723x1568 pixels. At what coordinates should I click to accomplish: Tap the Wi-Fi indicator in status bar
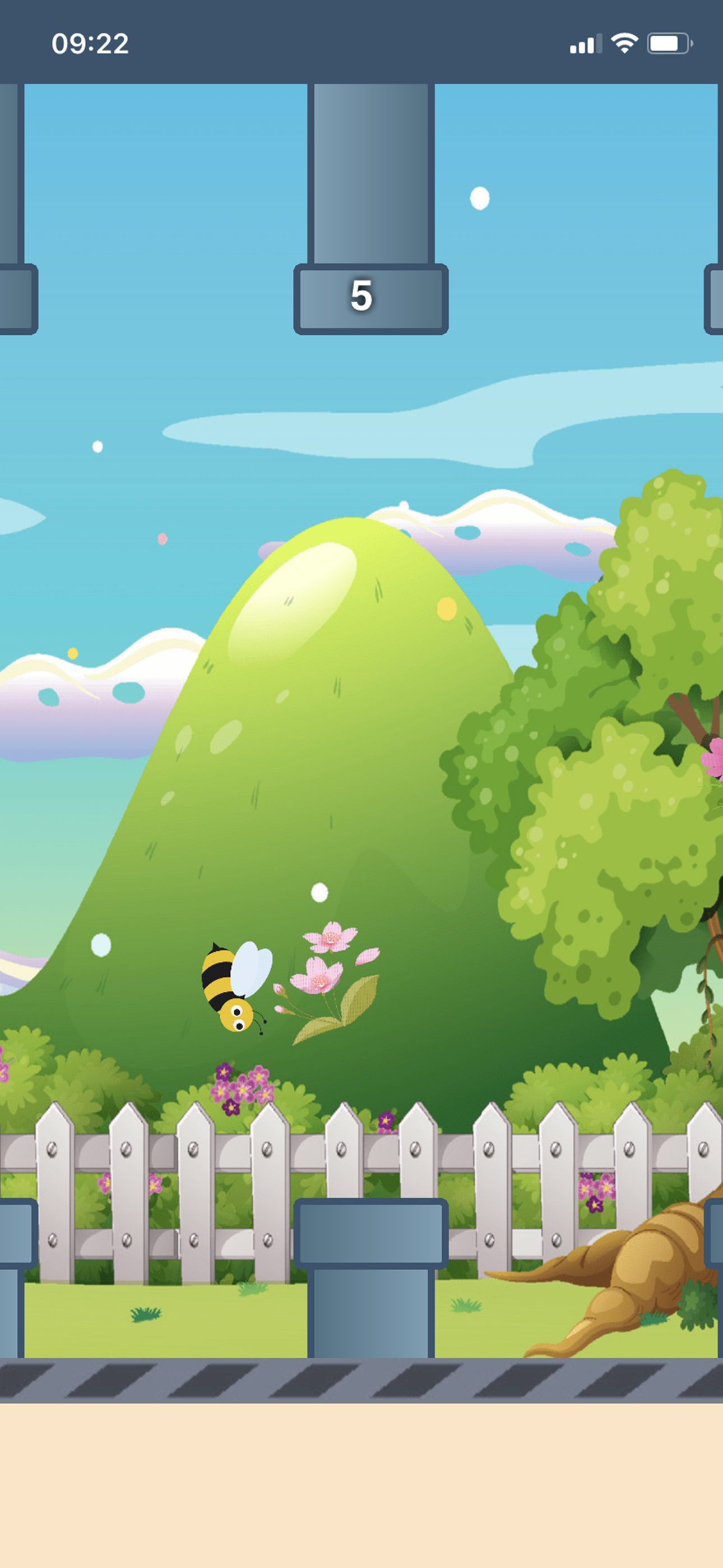pos(625,41)
